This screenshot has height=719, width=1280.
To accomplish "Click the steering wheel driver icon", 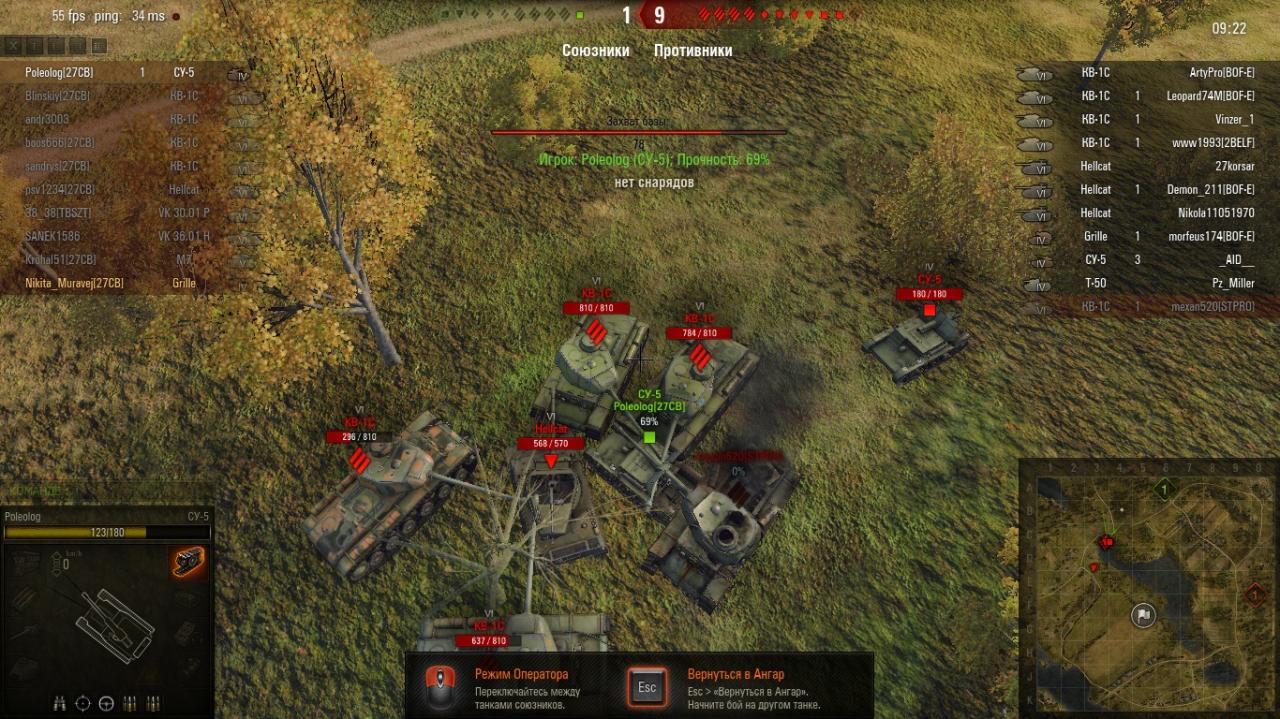I will click(x=107, y=702).
